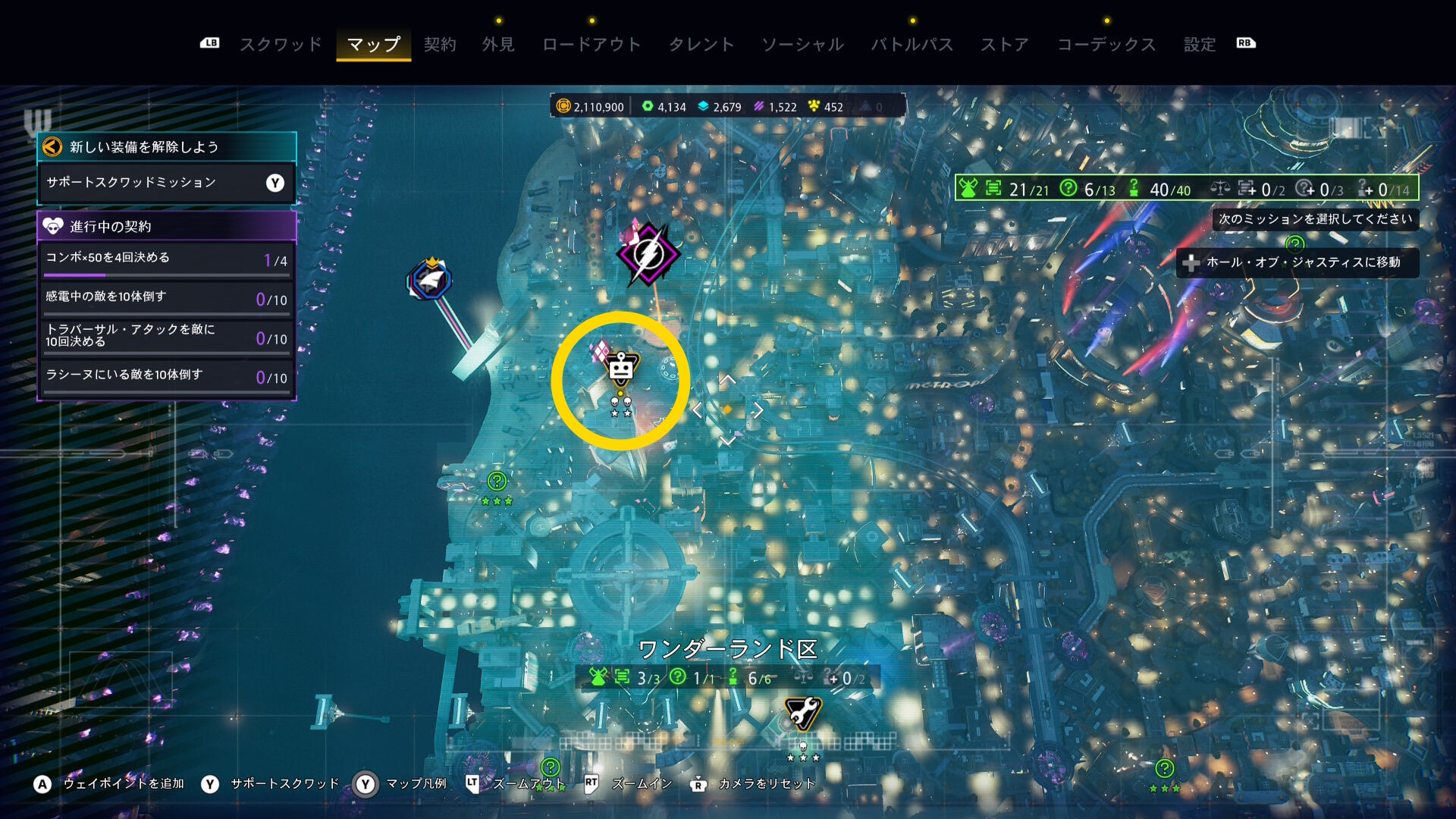This screenshot has width=1456, height=819.
Task: Click the Flash lightning mission marker
Action: point(648,255)
